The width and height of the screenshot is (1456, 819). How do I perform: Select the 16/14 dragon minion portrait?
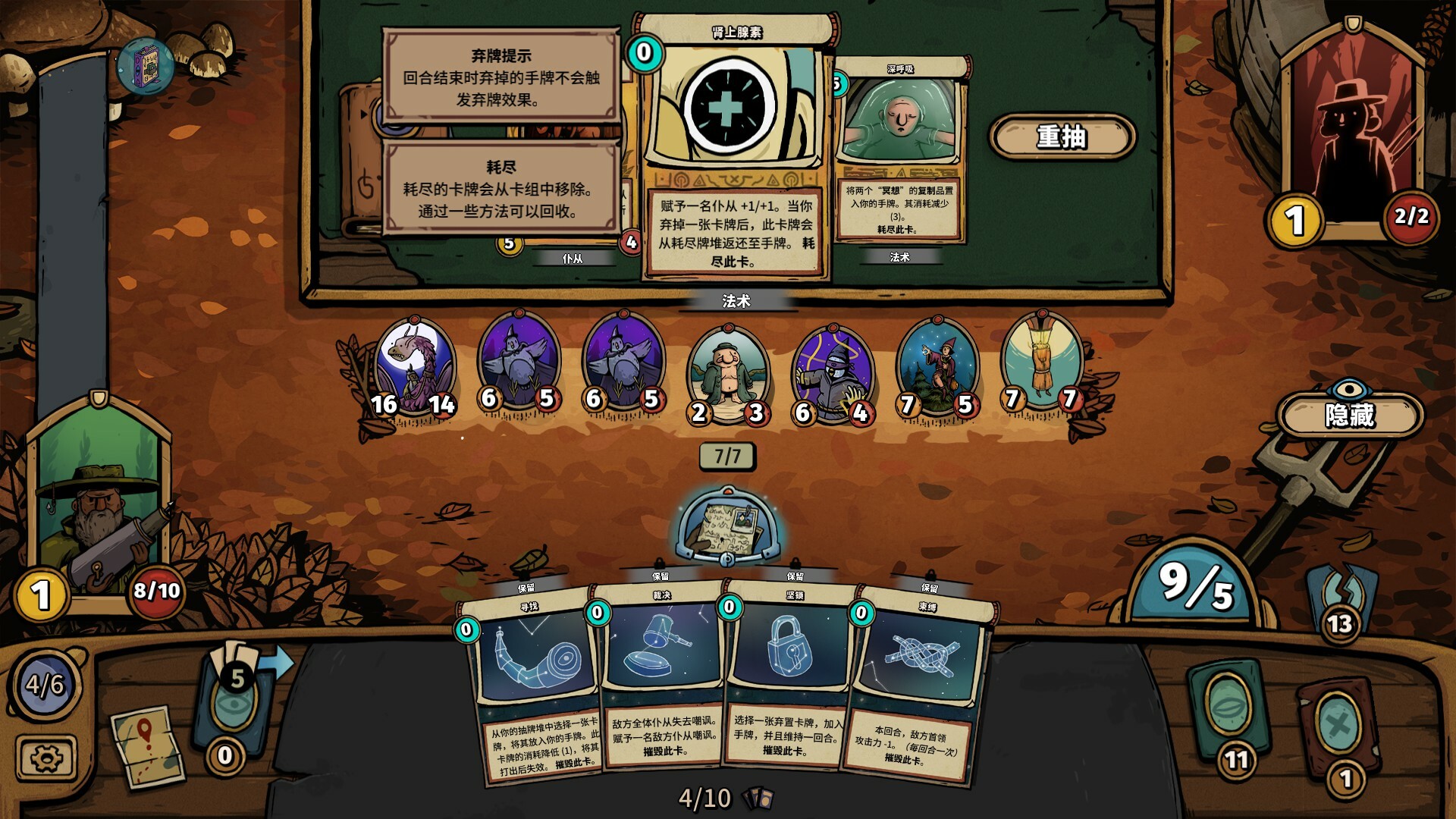415,364
